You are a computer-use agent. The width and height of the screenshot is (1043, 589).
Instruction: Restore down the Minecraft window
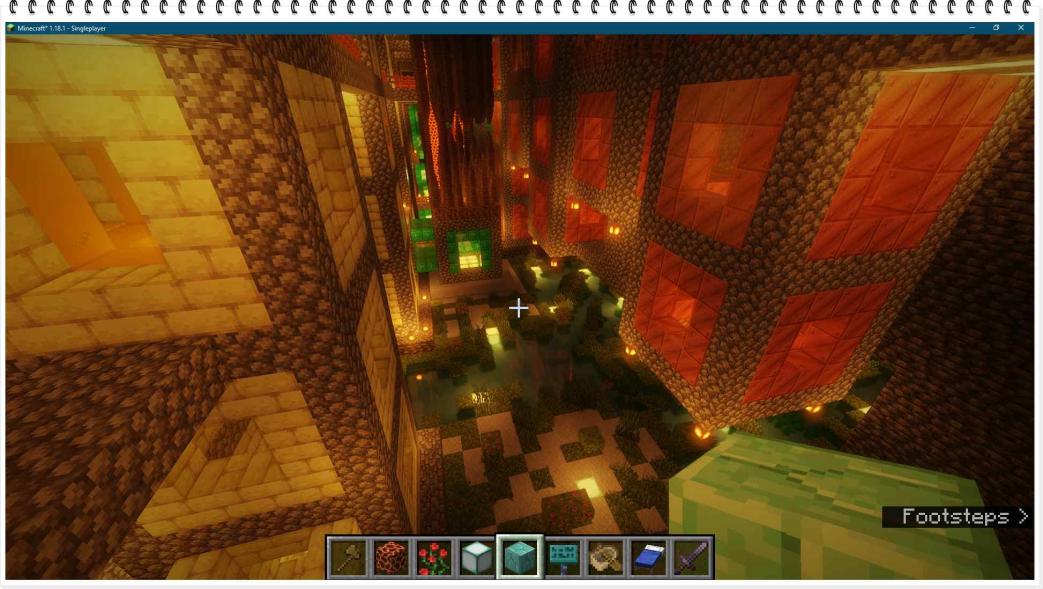click(996, 28)
